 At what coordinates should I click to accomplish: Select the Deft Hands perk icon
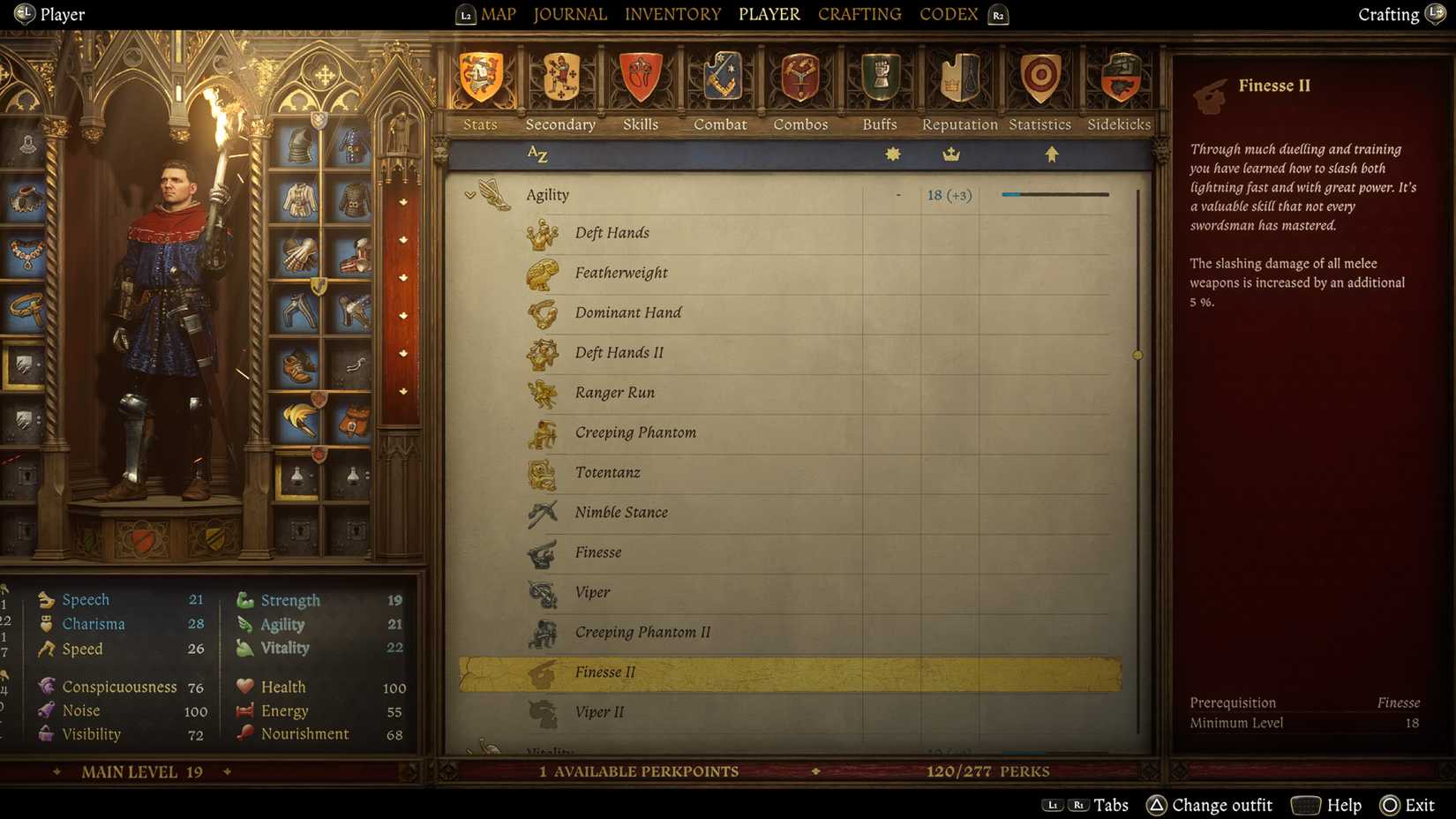click(542, 233)
